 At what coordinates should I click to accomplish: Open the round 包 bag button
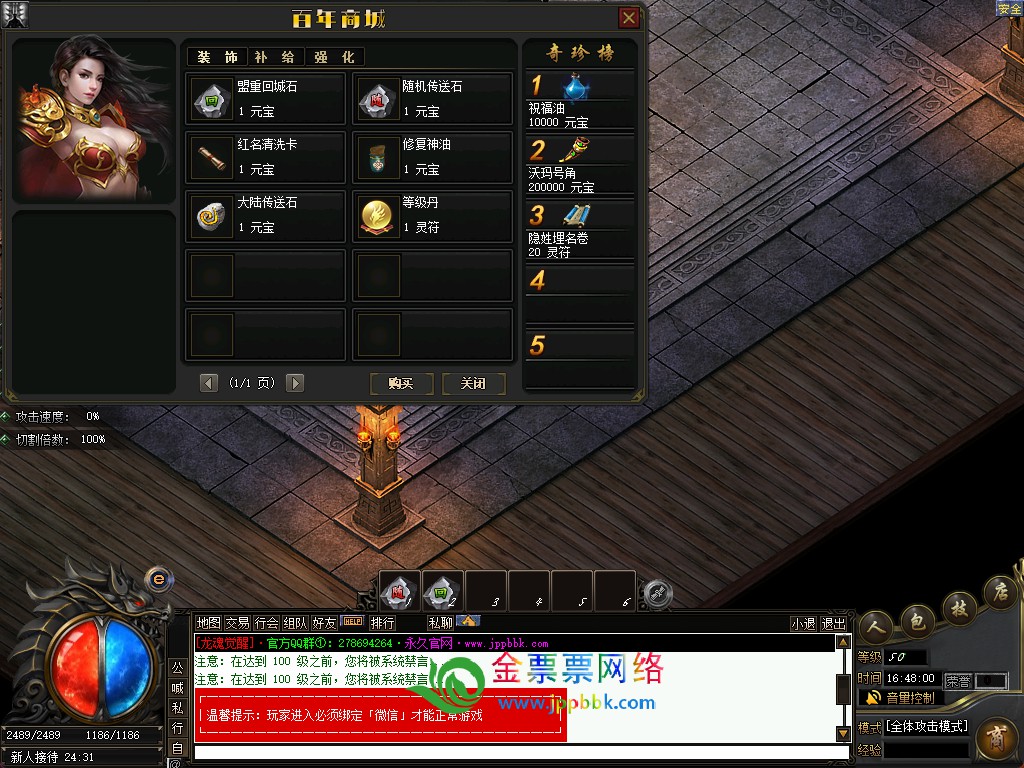(917, 620)
